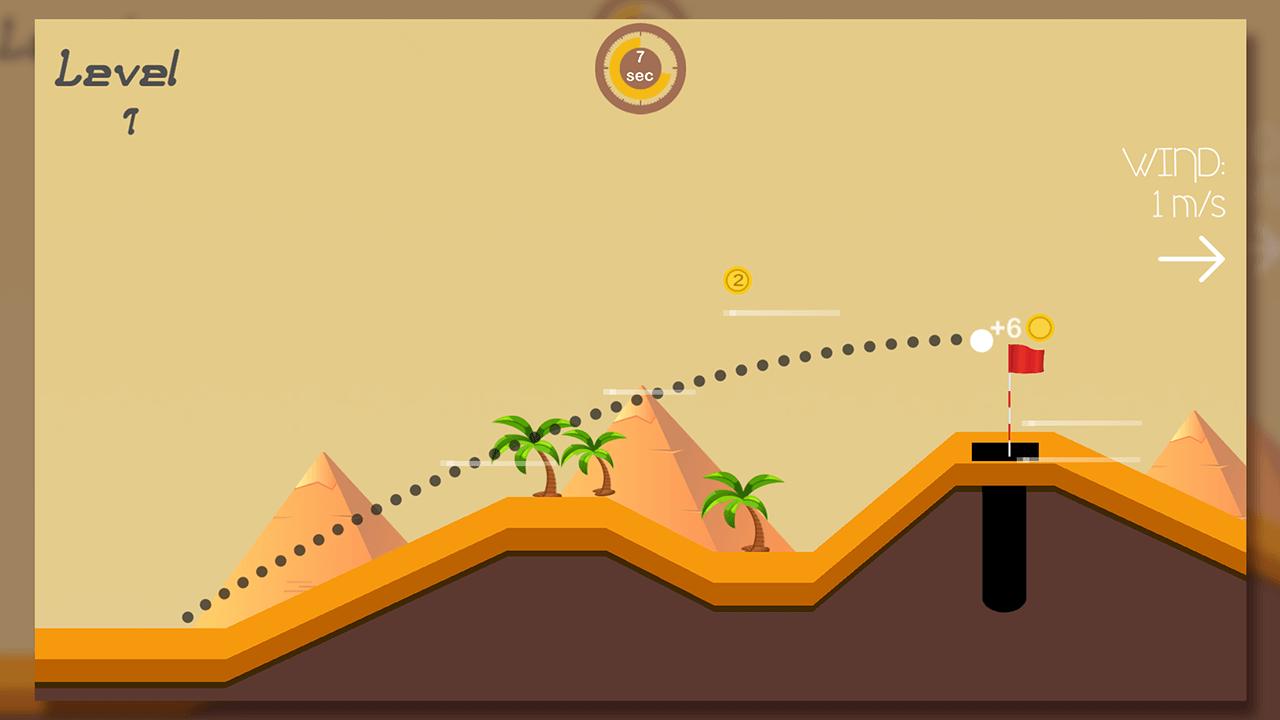Click the gold coin next to +6
Screen dimensions: 1280x720
pos(1041,326)
